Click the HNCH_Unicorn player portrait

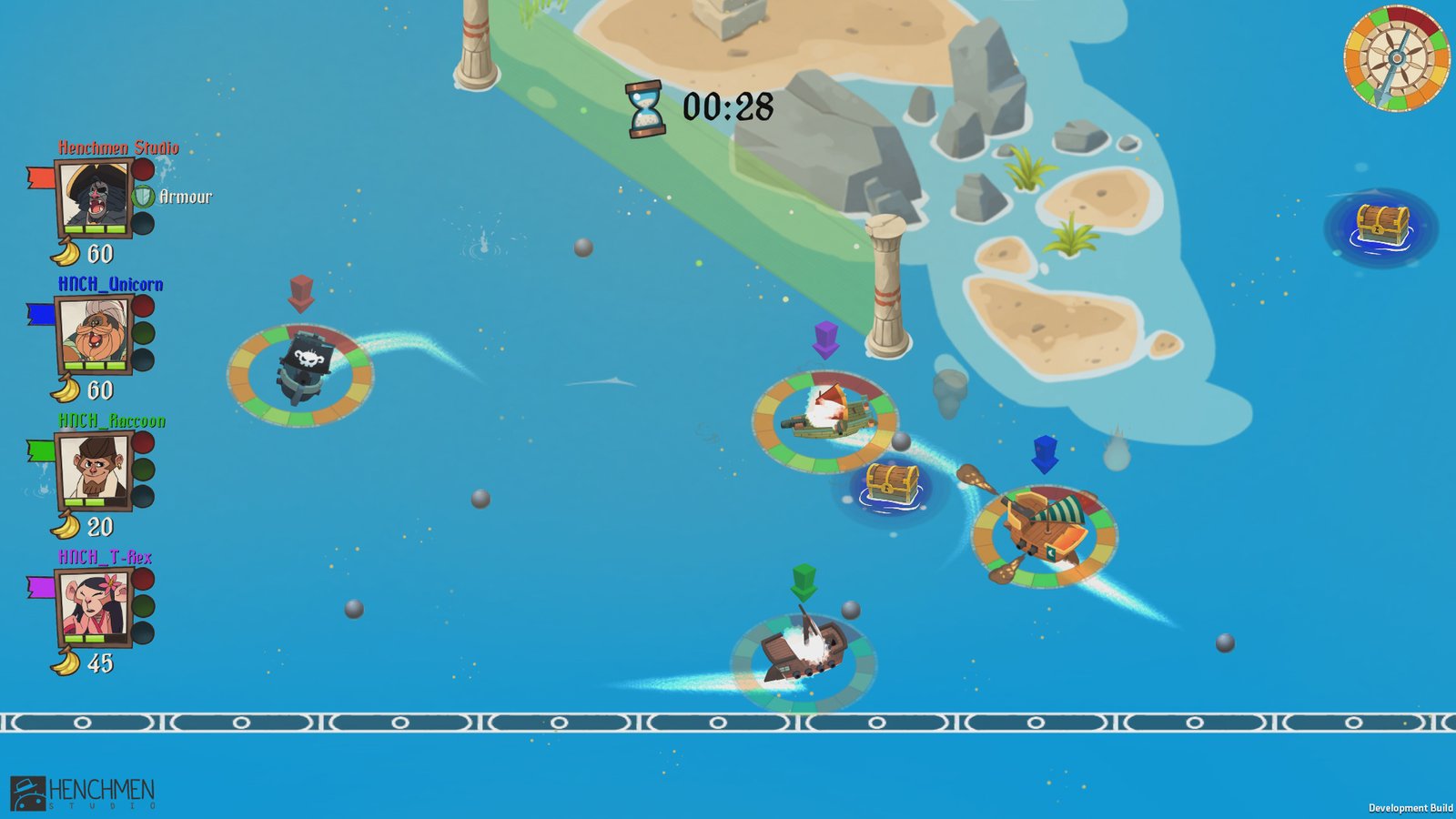(94, 332)
